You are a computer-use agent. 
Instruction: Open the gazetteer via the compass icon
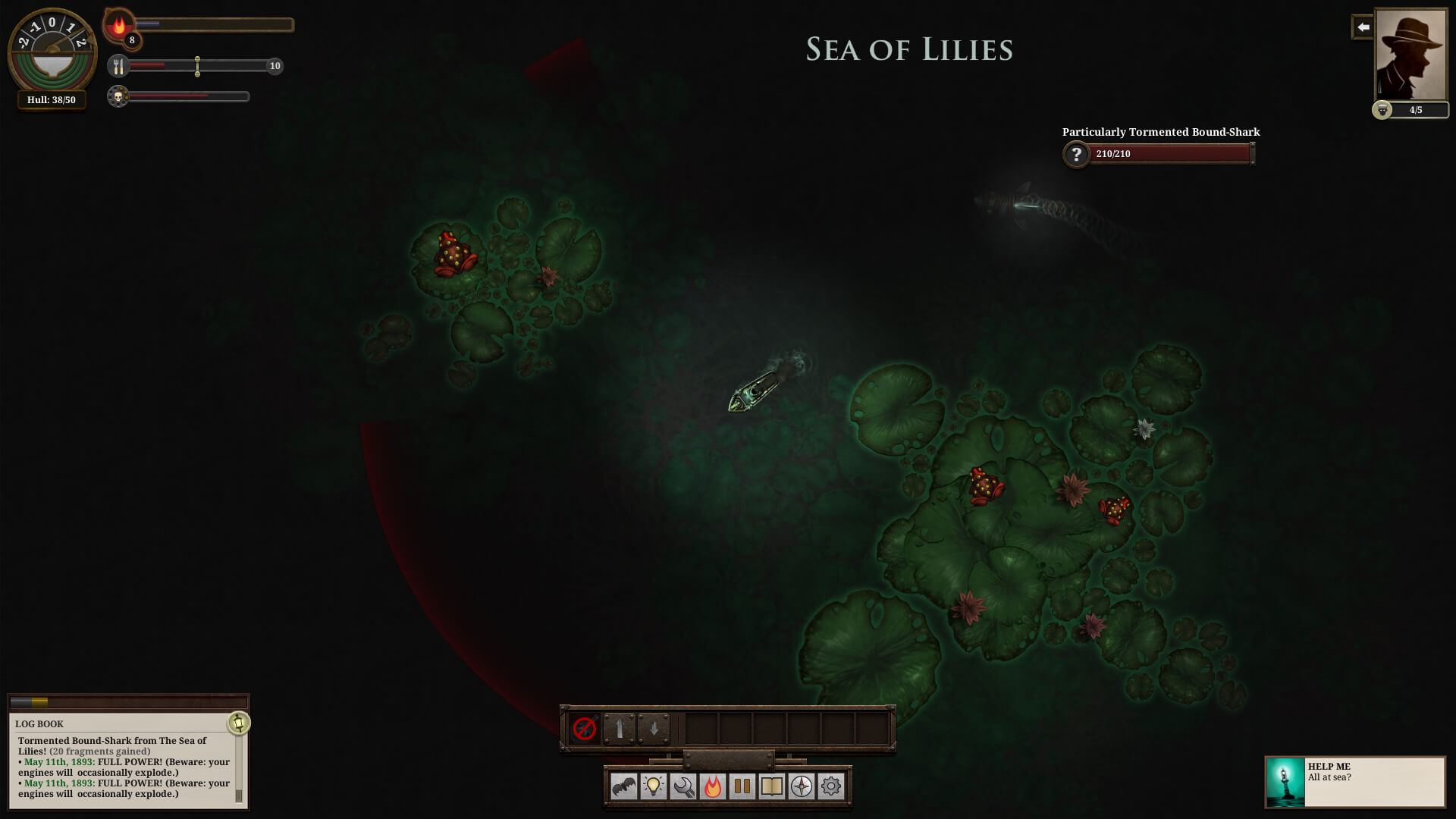(x=801, y=787)
